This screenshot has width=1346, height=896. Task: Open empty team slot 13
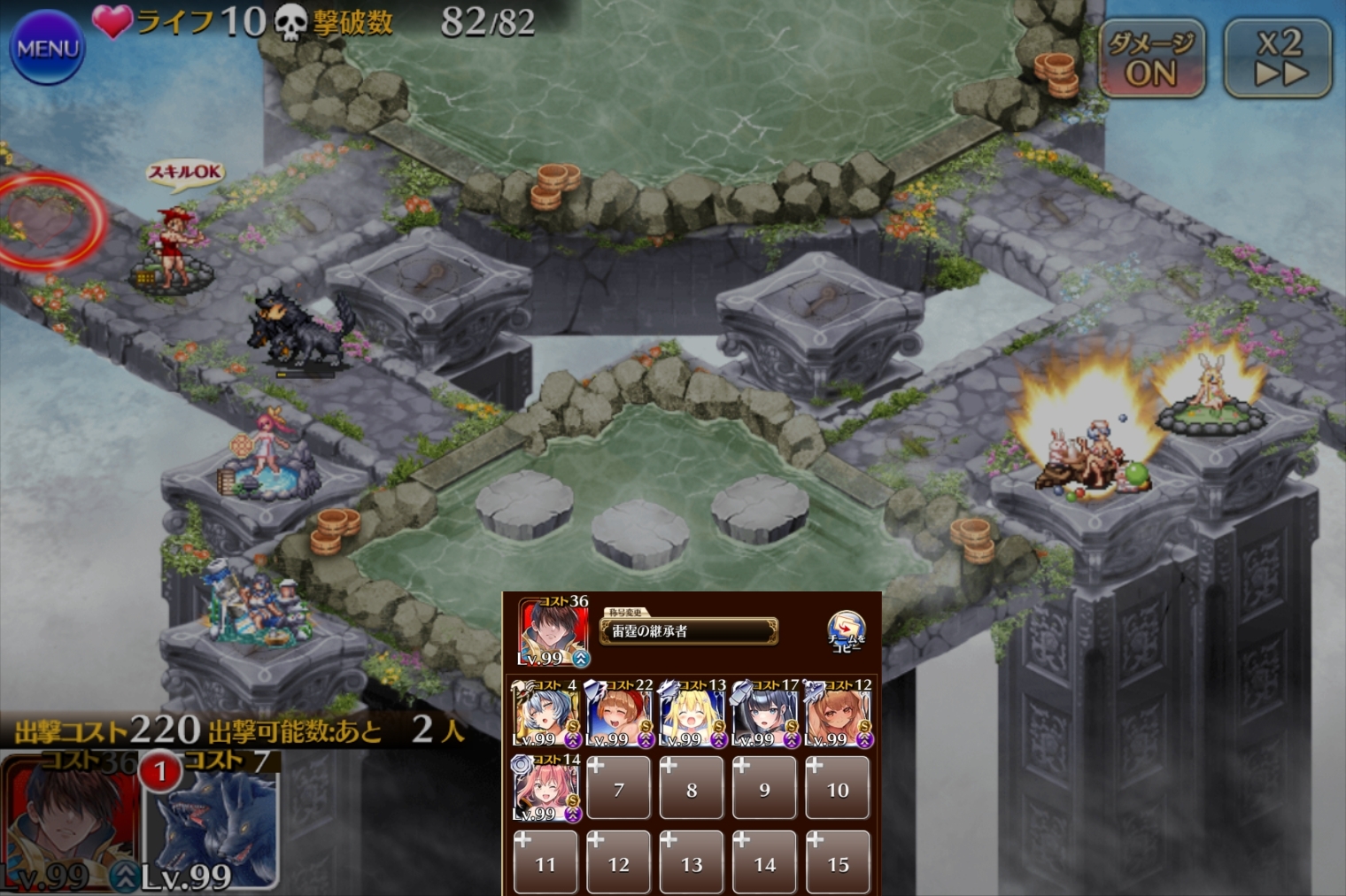(x=692, y=862)
